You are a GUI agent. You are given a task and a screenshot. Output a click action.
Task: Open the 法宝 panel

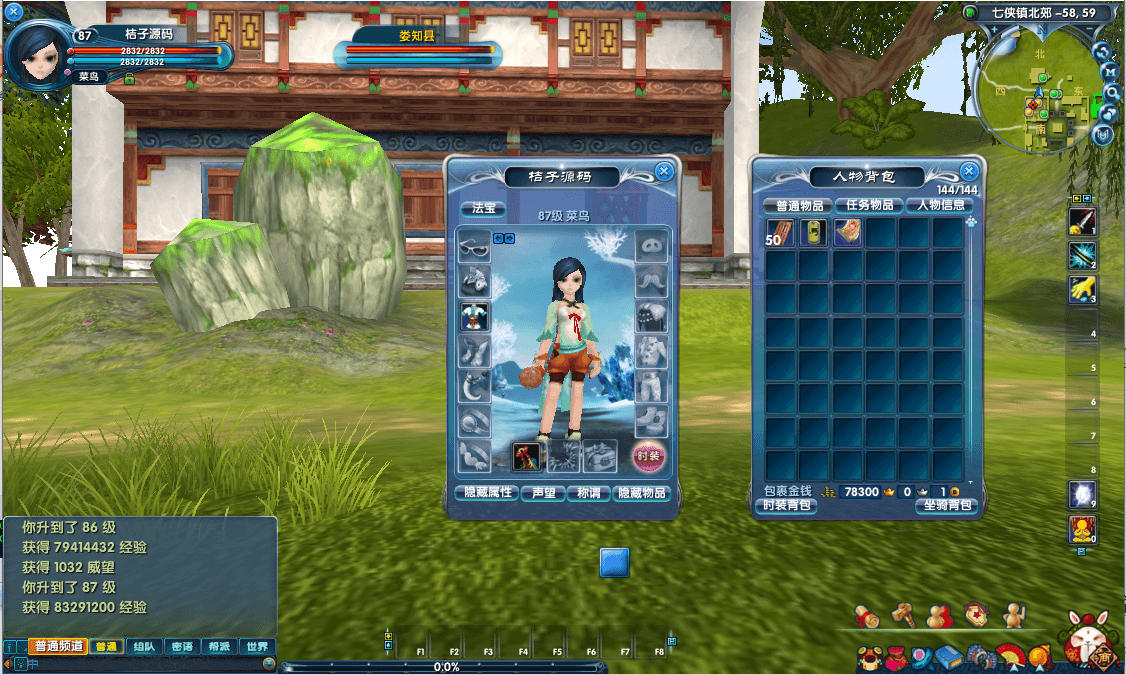(x=483, y=208)
